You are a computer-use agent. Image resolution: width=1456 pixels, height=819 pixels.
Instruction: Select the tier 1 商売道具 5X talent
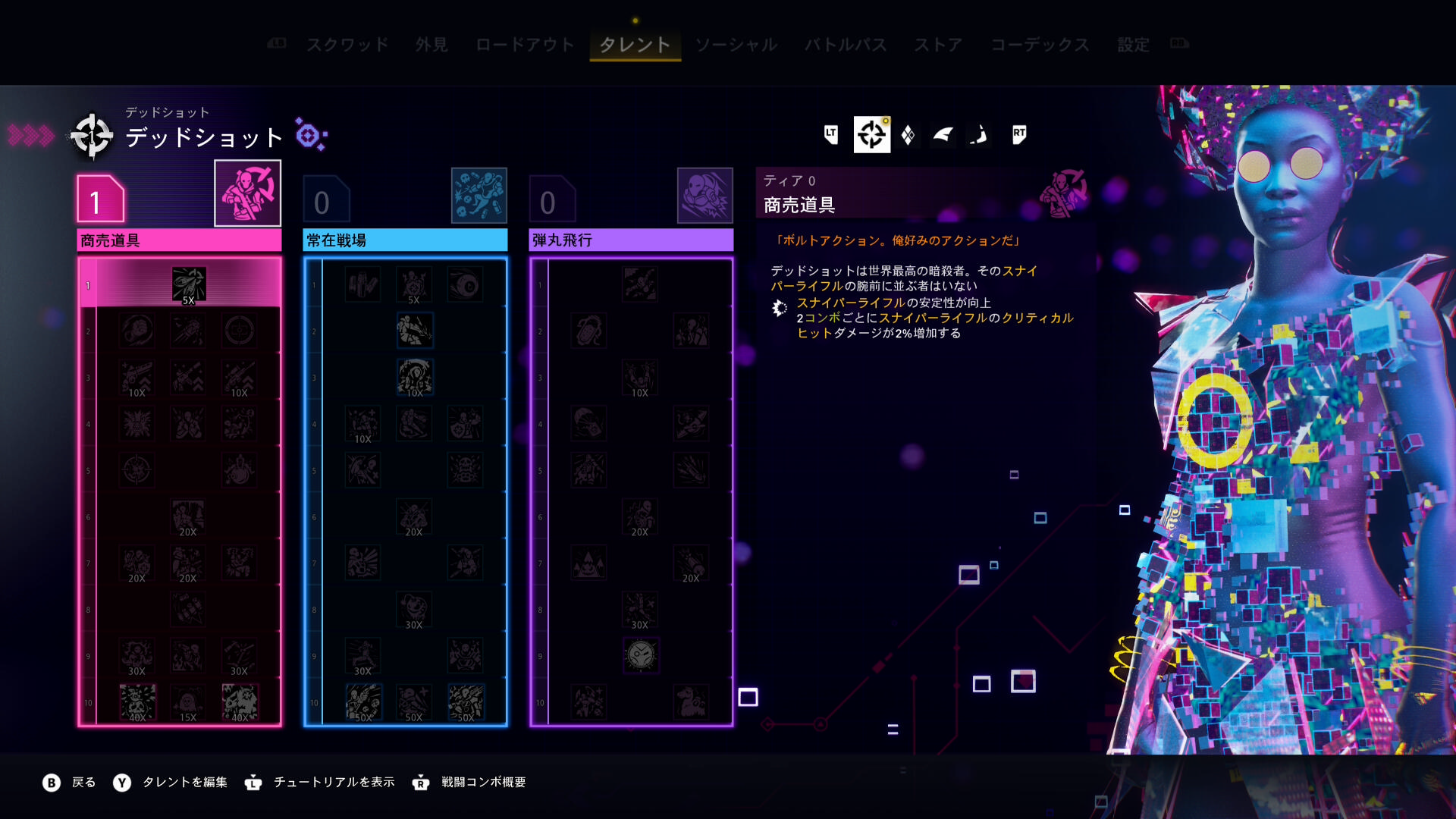(x=188, y=285)
